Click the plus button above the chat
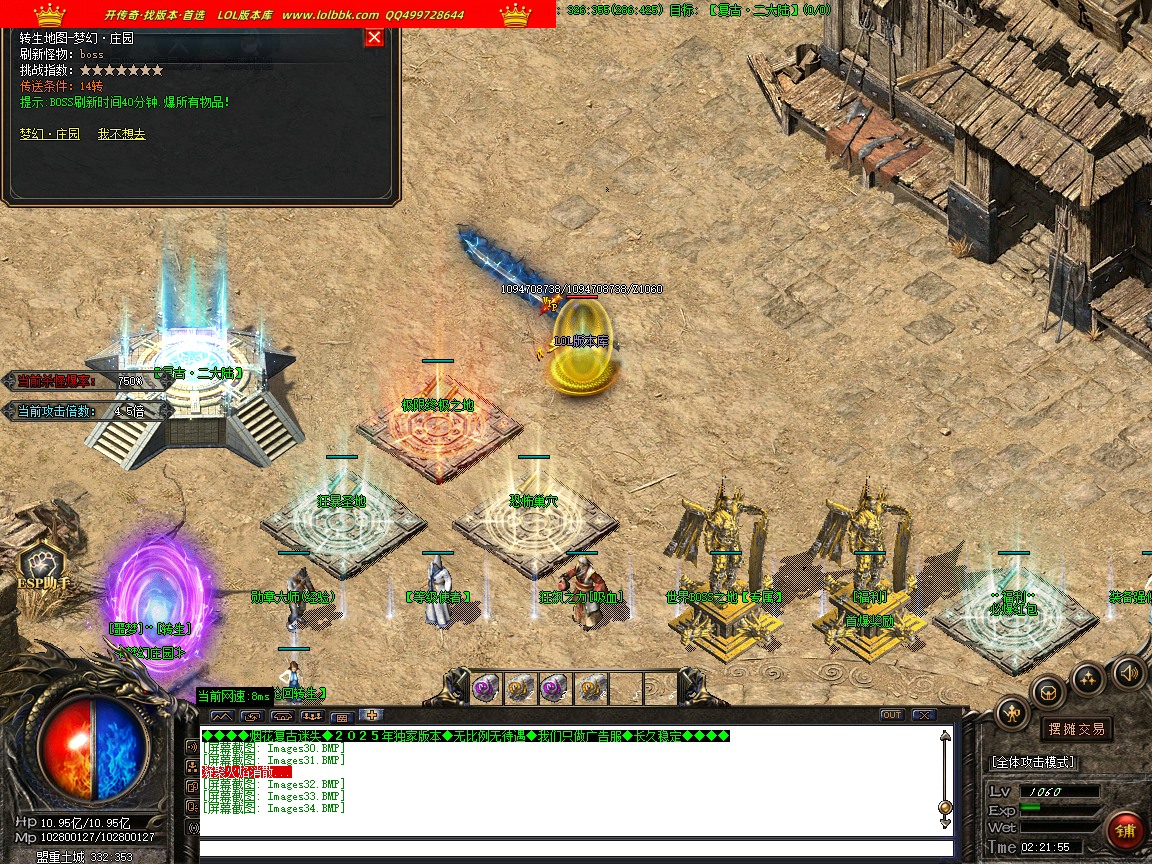Screen dimensions: 1152x864 (372, 715)
